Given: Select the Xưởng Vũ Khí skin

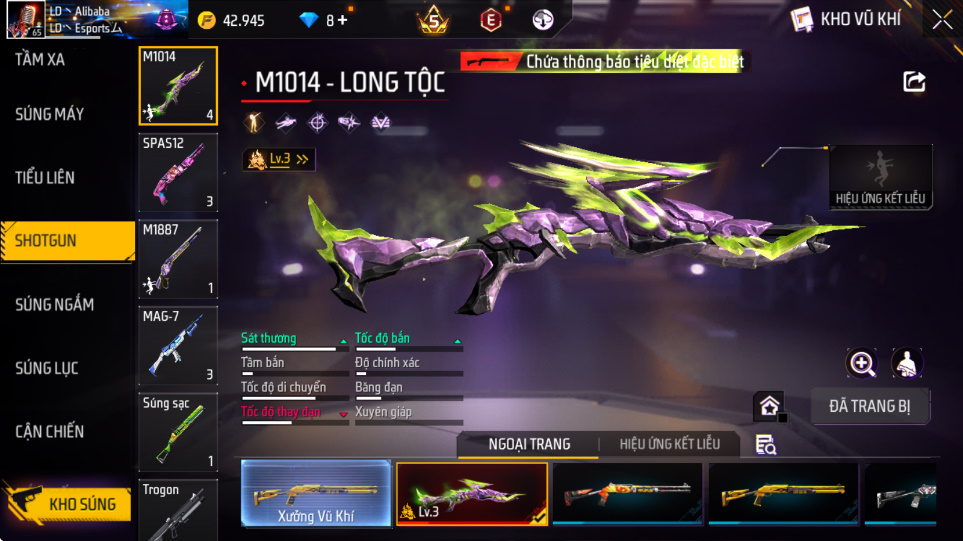Looking at the screenshot, I should pyautogui.click(x=316, y=493).
